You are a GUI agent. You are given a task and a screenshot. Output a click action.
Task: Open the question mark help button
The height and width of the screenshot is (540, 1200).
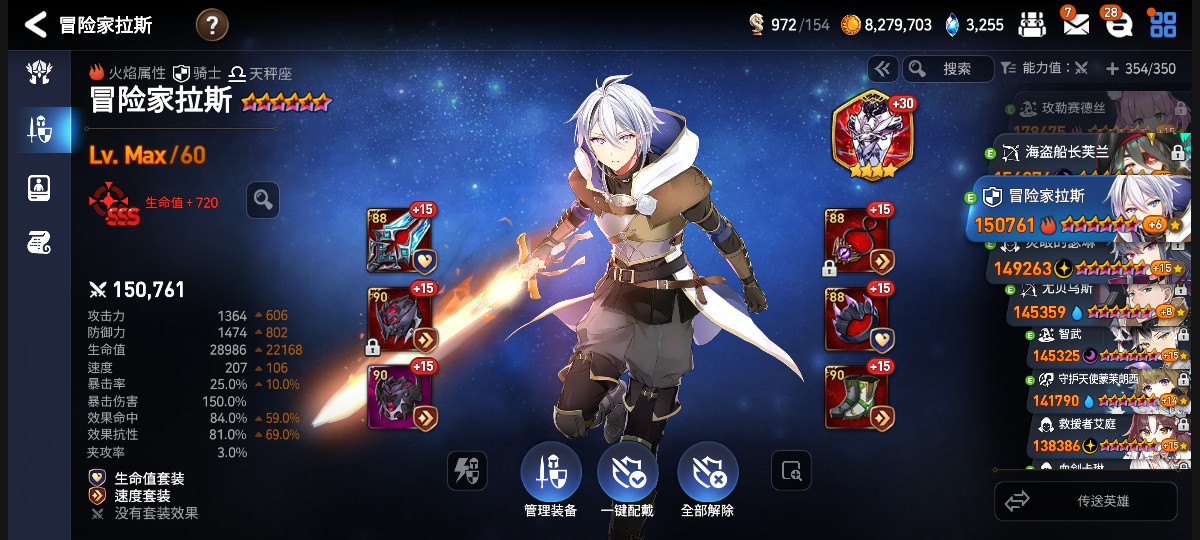pos(212,25)
